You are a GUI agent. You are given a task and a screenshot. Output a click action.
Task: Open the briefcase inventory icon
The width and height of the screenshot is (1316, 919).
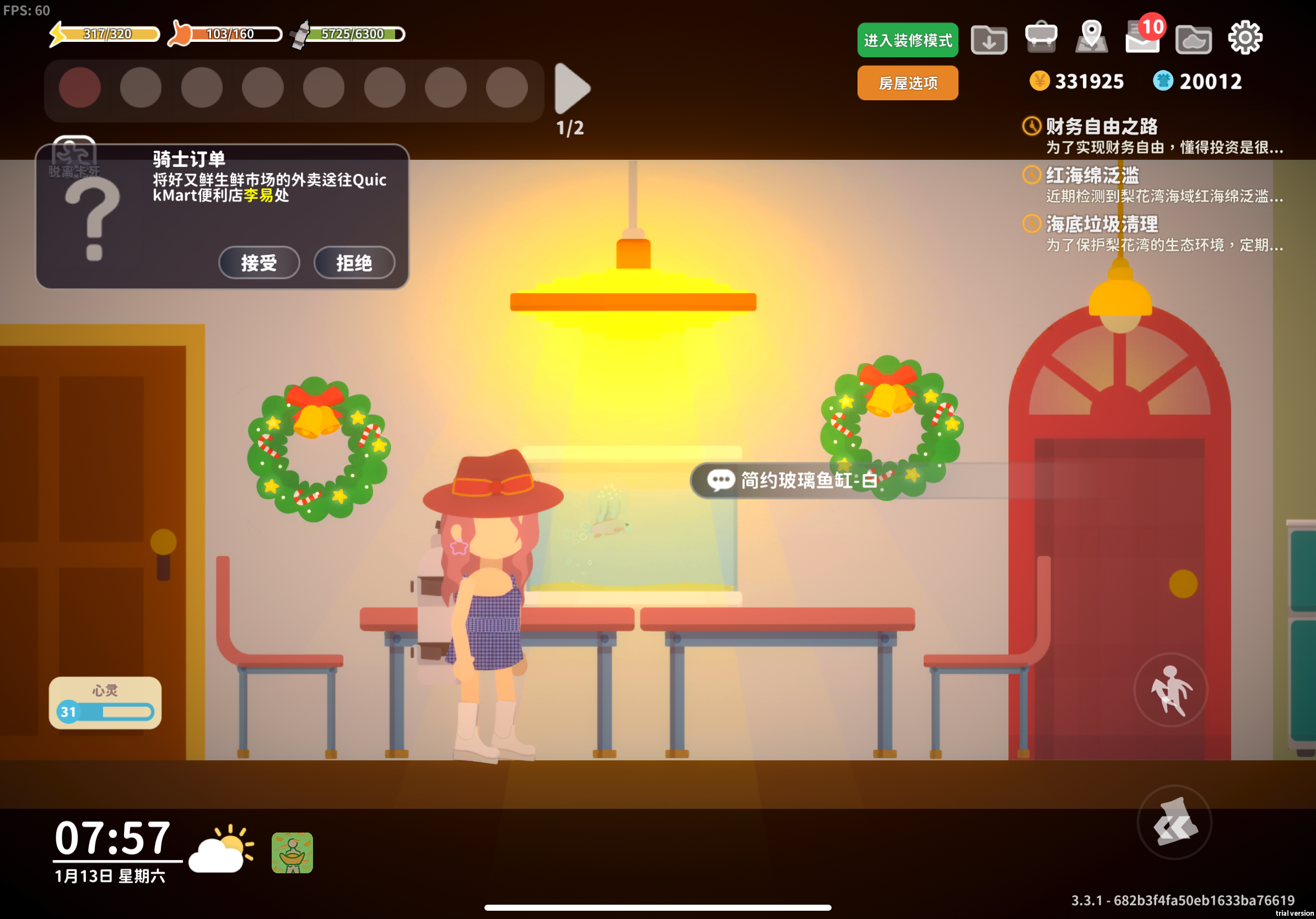[1041, 38]
